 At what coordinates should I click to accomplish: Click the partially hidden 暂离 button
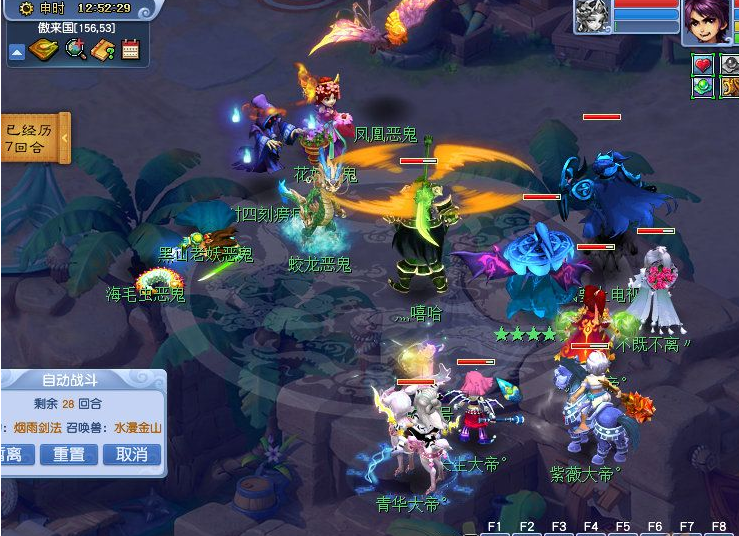click(x=15, y=454)
